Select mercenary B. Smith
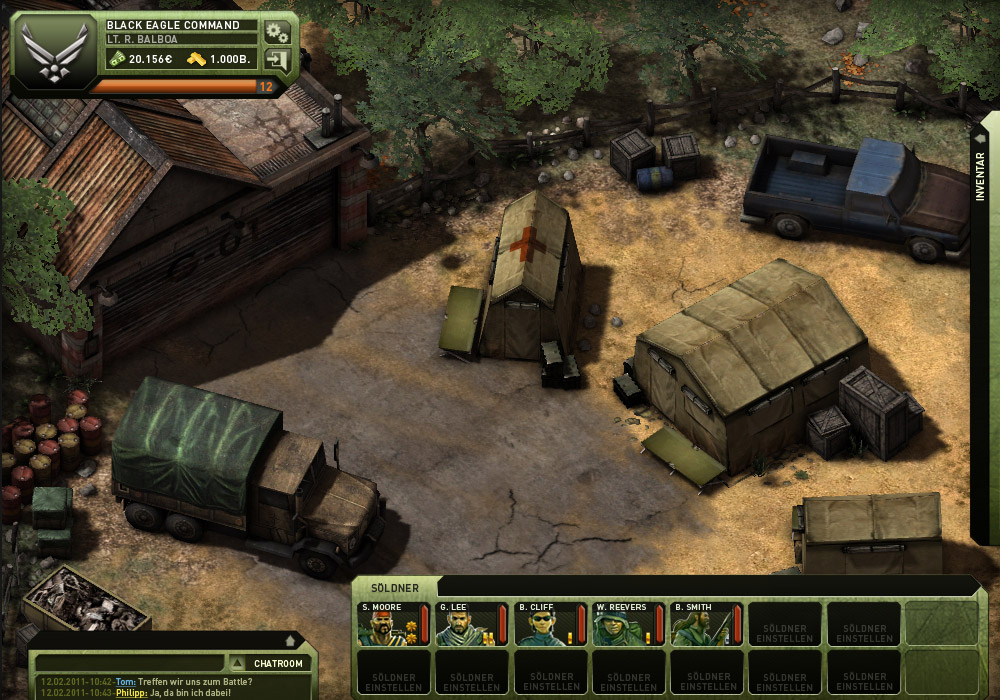 (x=705, y=624)
